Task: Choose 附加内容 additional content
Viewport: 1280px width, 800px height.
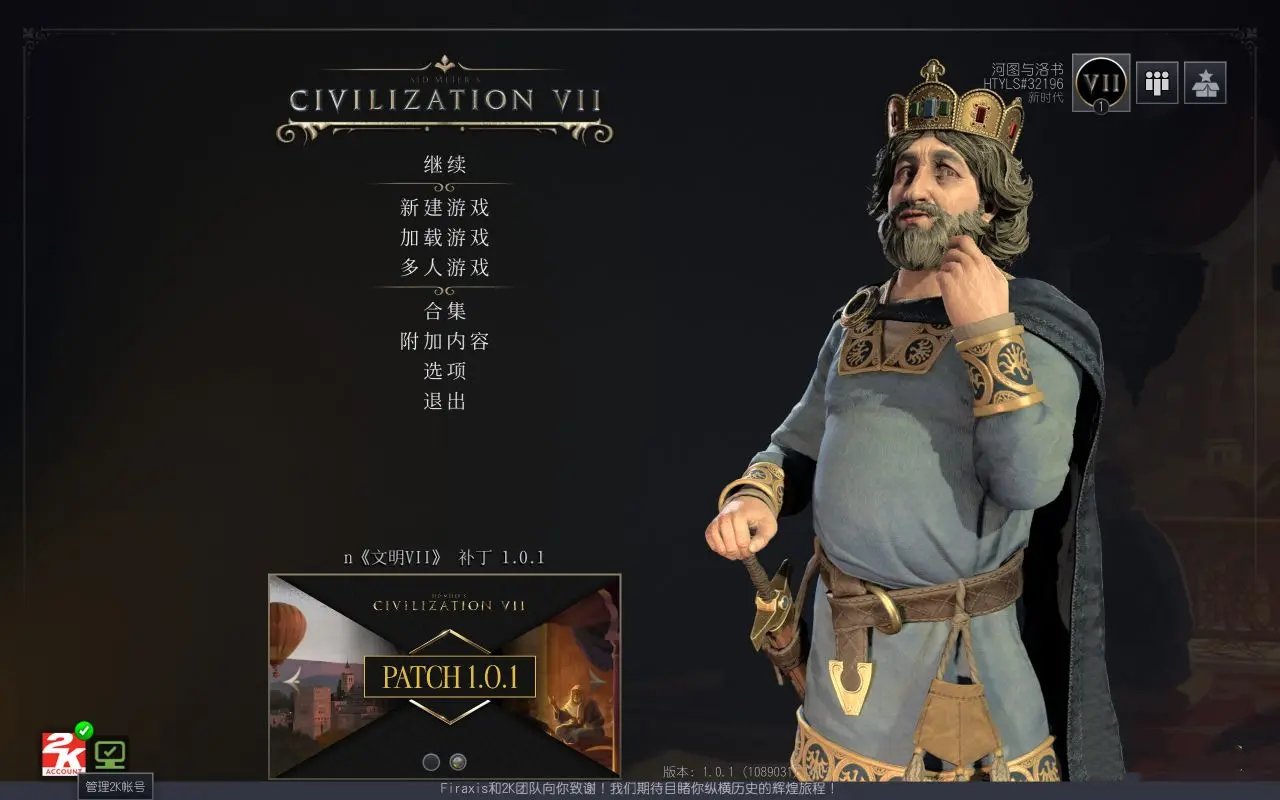Action: click(445, 341)
